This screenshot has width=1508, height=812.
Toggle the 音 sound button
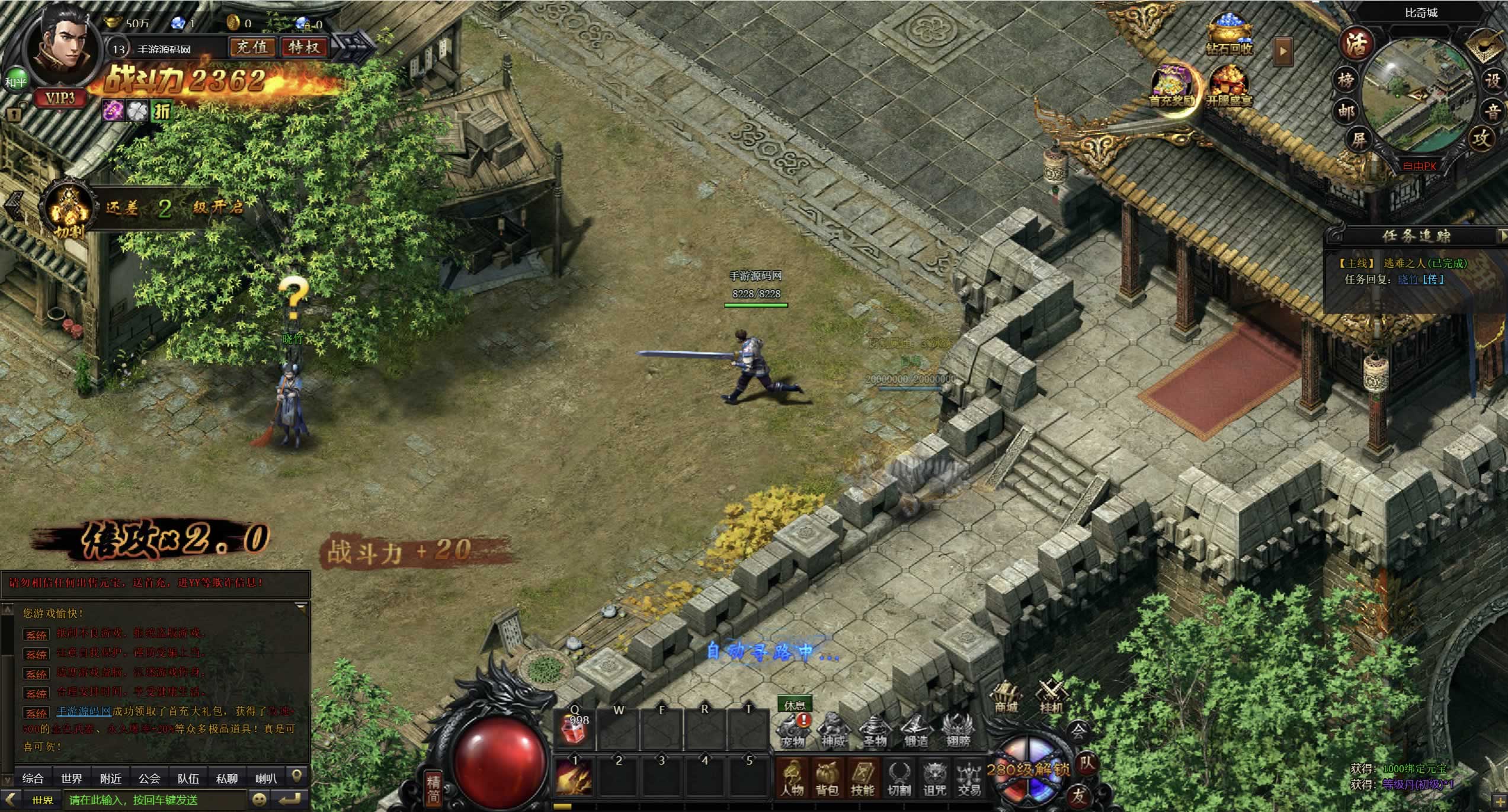(x=1493, y=111)
